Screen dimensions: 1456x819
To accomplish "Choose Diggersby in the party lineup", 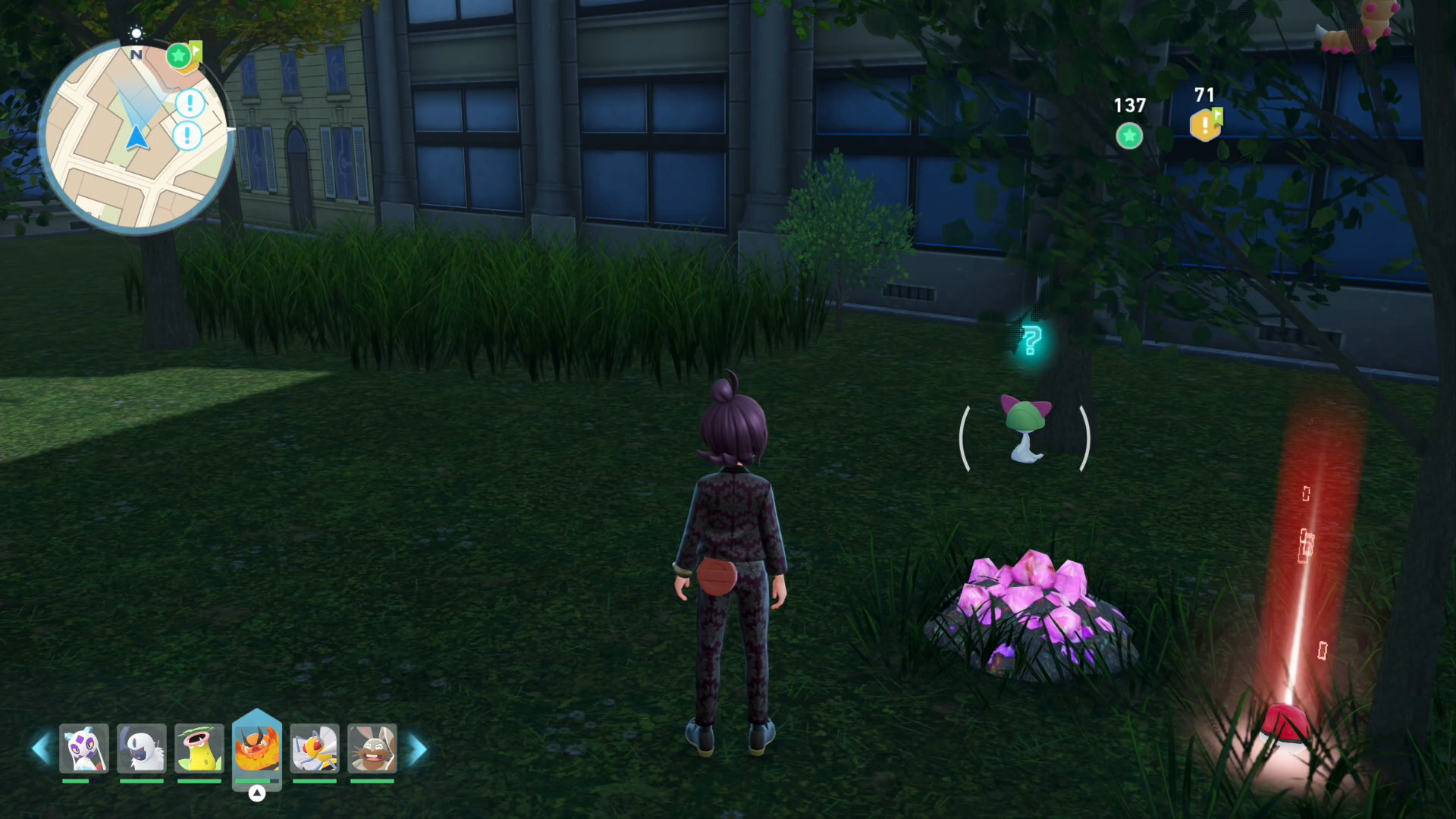I will click(x=372, y=748).
